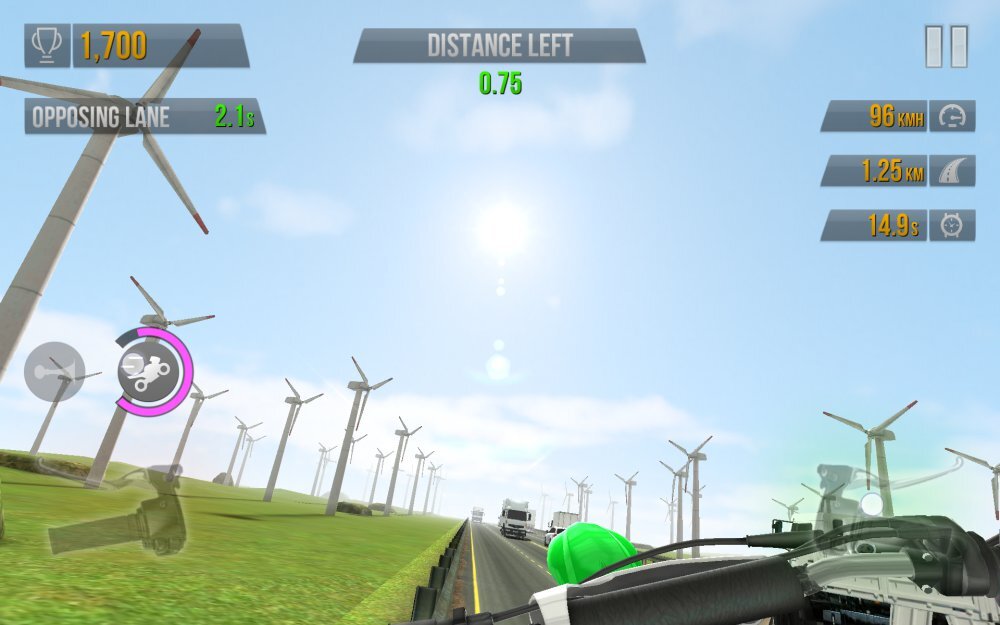The width and height of the screenshot is (1000, 625).
Task: Pause the game with the pause button
Action: pos(946,47)
